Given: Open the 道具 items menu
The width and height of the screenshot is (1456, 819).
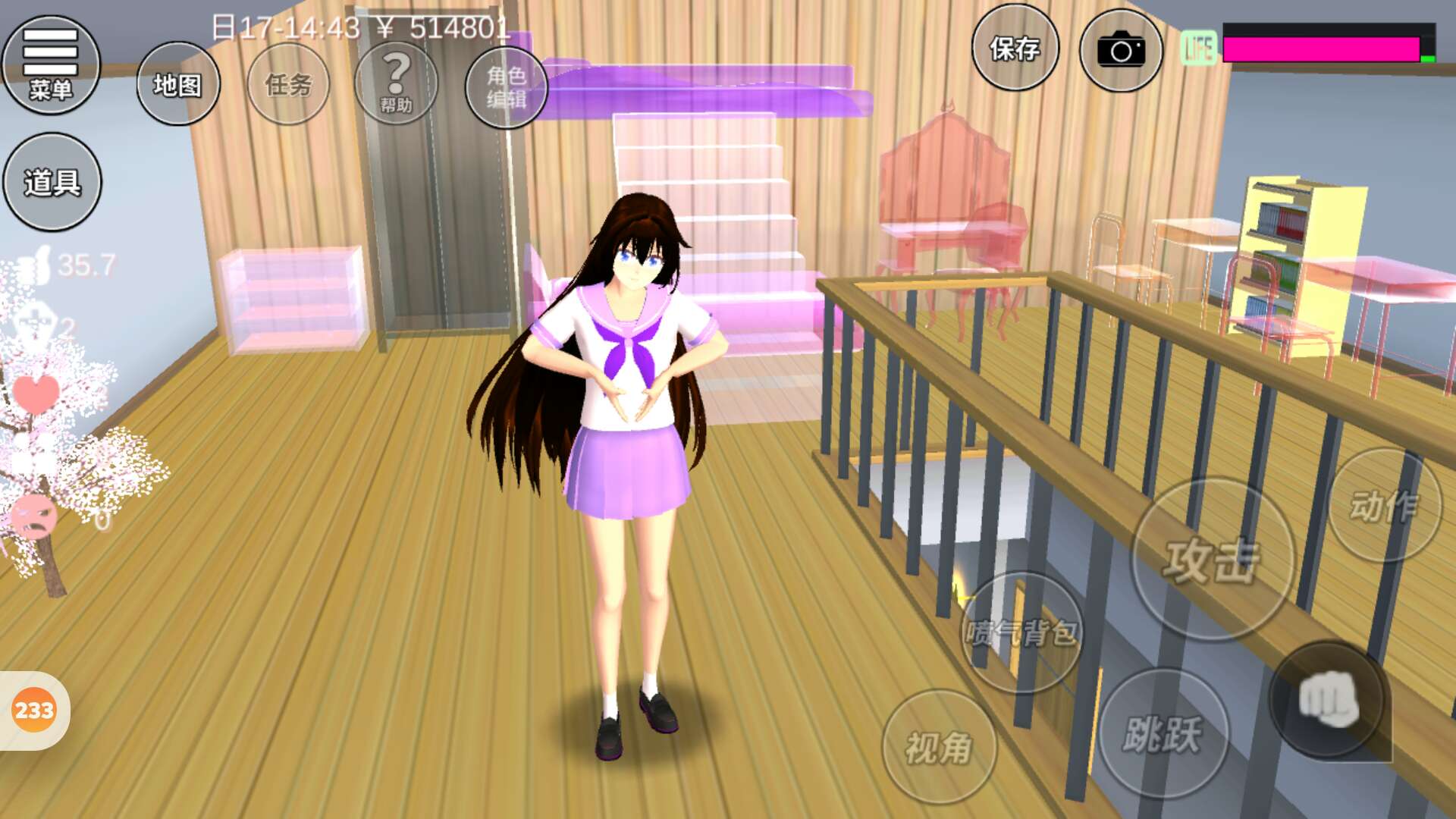Looking at the screenshot, I should (52, 182).
